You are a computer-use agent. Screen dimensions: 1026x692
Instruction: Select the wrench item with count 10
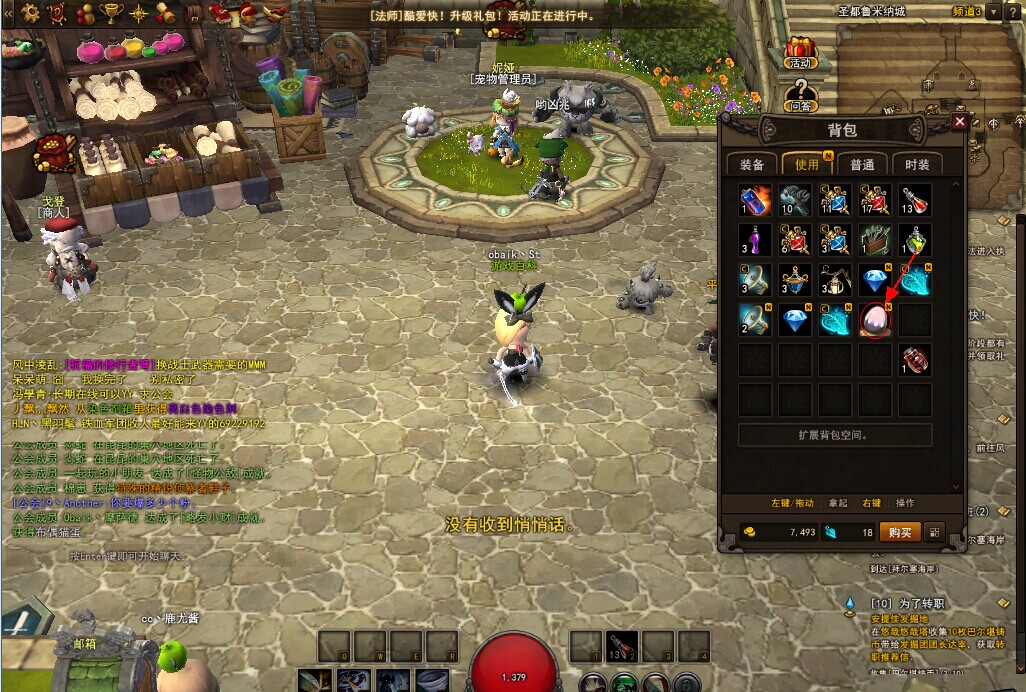pos(795,200)
